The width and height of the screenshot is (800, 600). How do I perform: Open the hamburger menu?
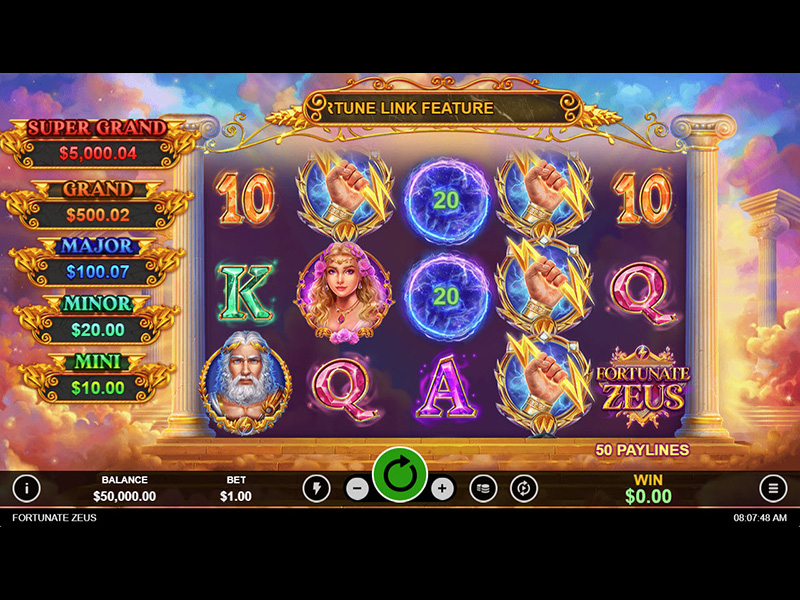(773, 488)
